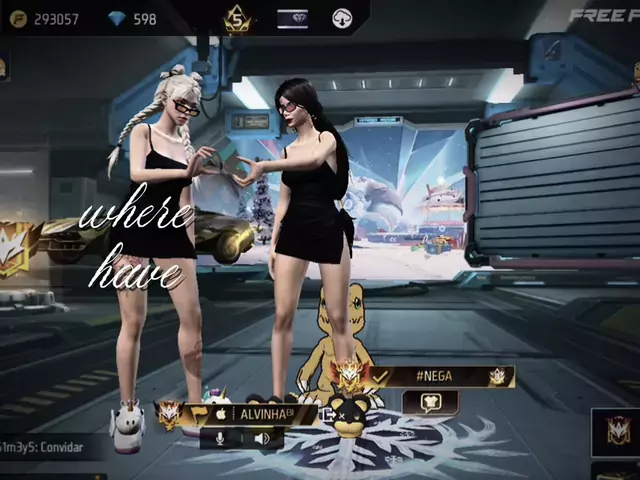Open the rank emblem panel at right edge

616,432
